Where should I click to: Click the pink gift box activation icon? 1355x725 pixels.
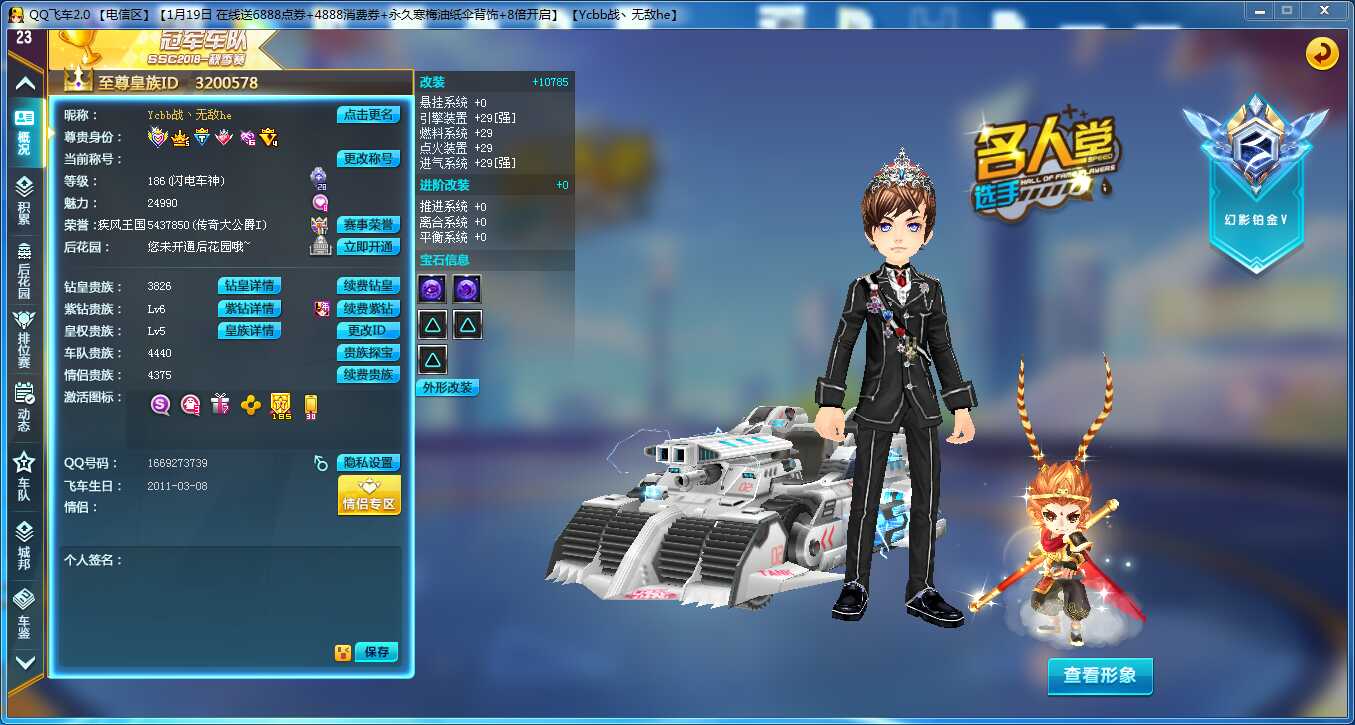(220, 404)
